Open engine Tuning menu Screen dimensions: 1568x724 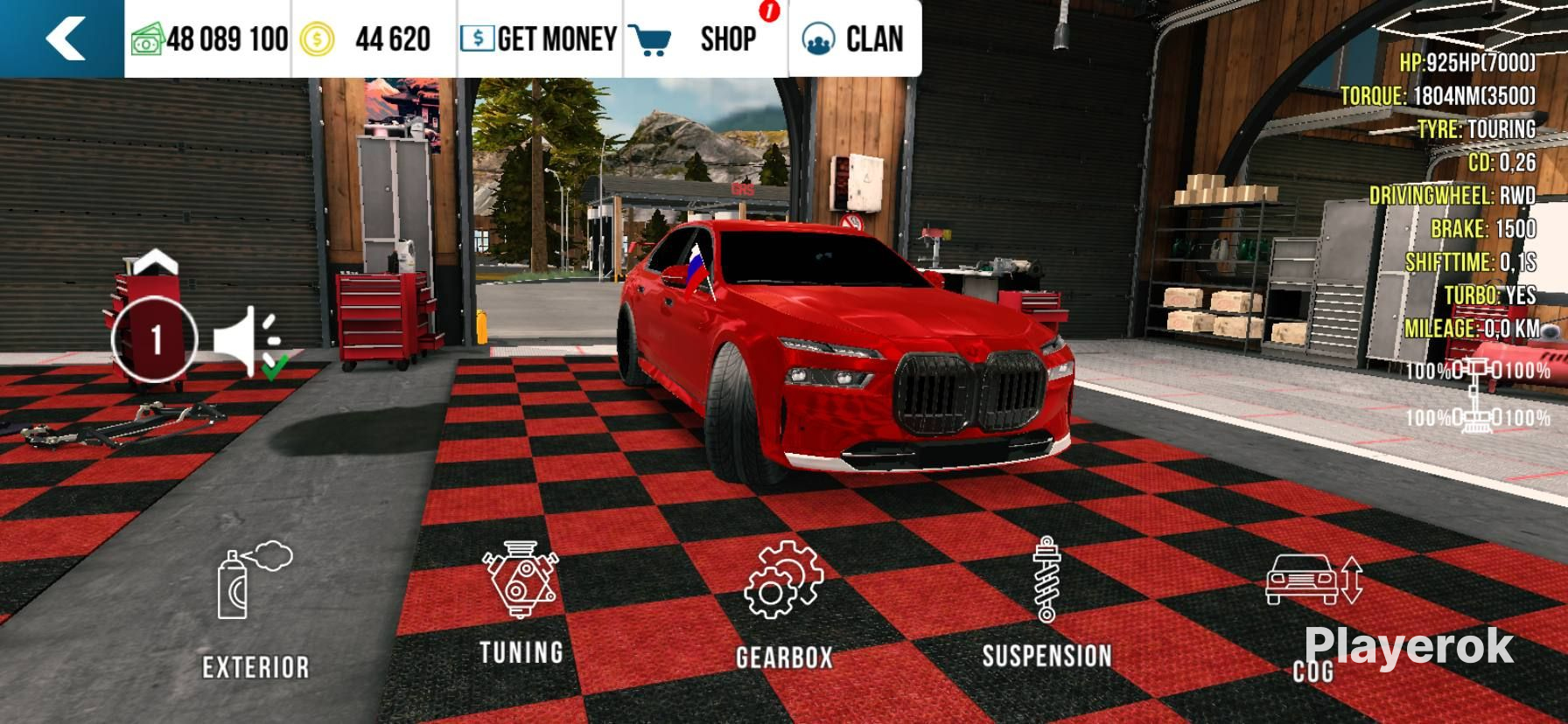521,603
